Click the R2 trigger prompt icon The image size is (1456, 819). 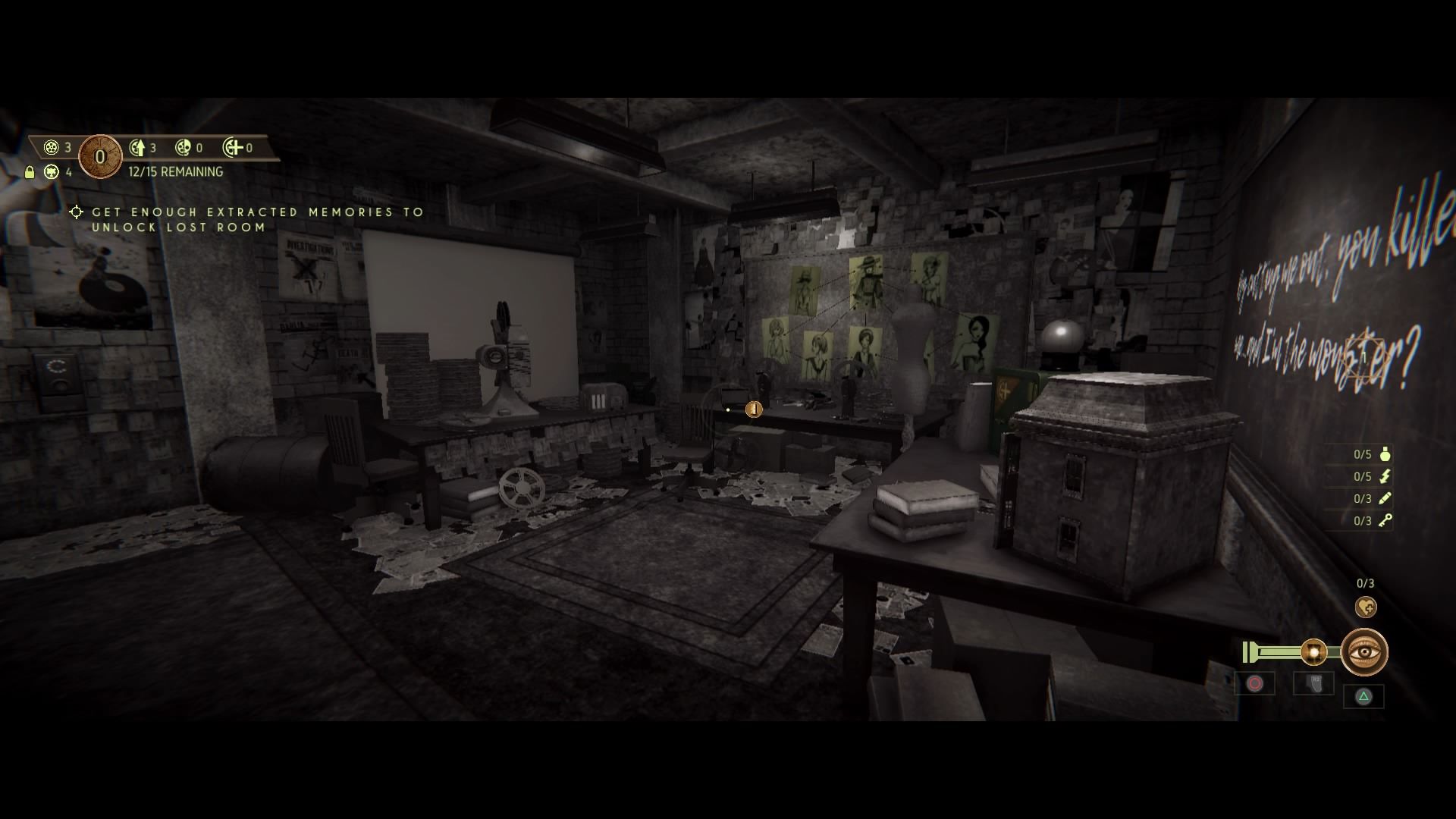tap(1316, 682)
